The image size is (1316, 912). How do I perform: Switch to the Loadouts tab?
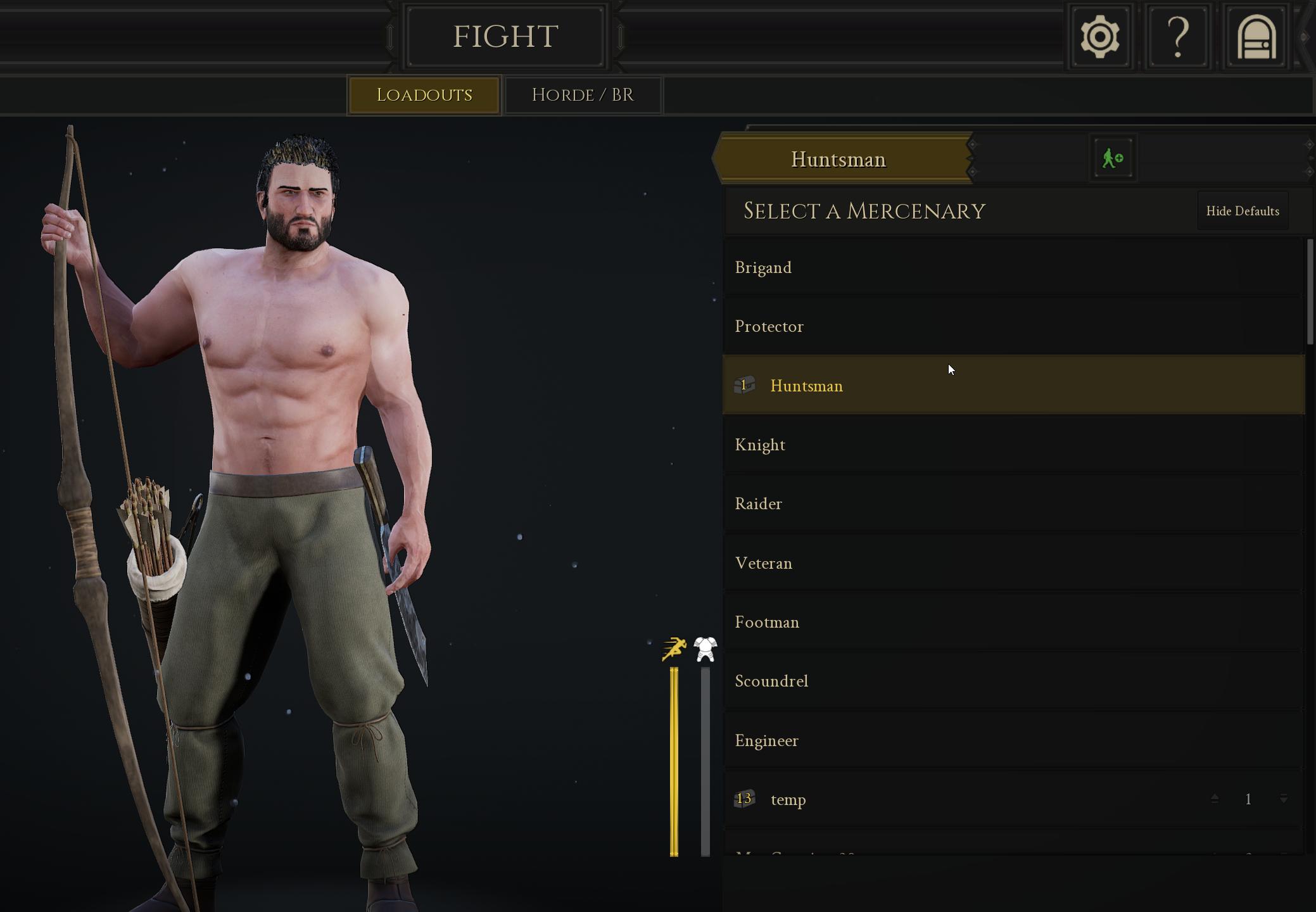point(424,95)
